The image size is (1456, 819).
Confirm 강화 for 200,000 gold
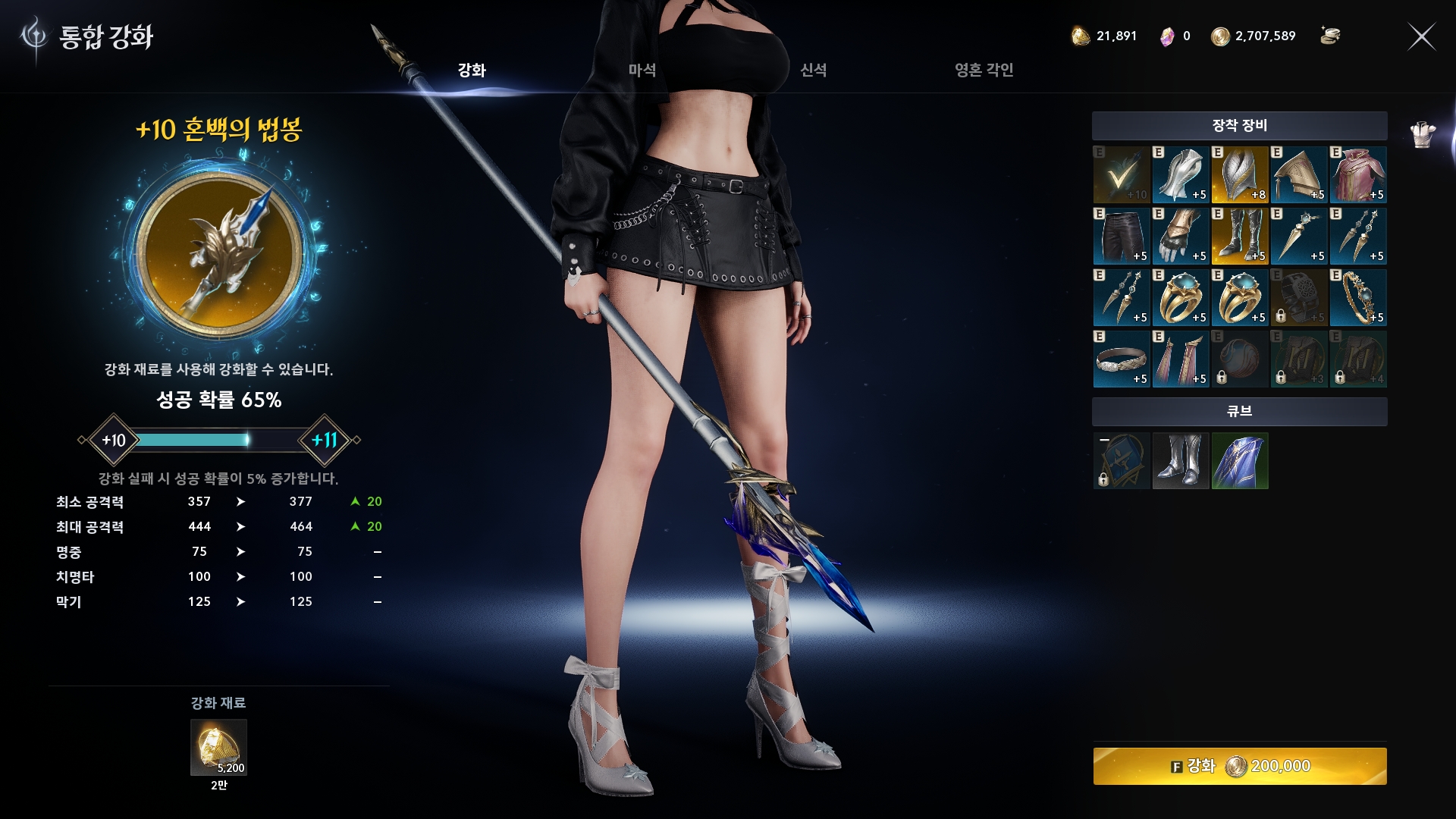1239,766
